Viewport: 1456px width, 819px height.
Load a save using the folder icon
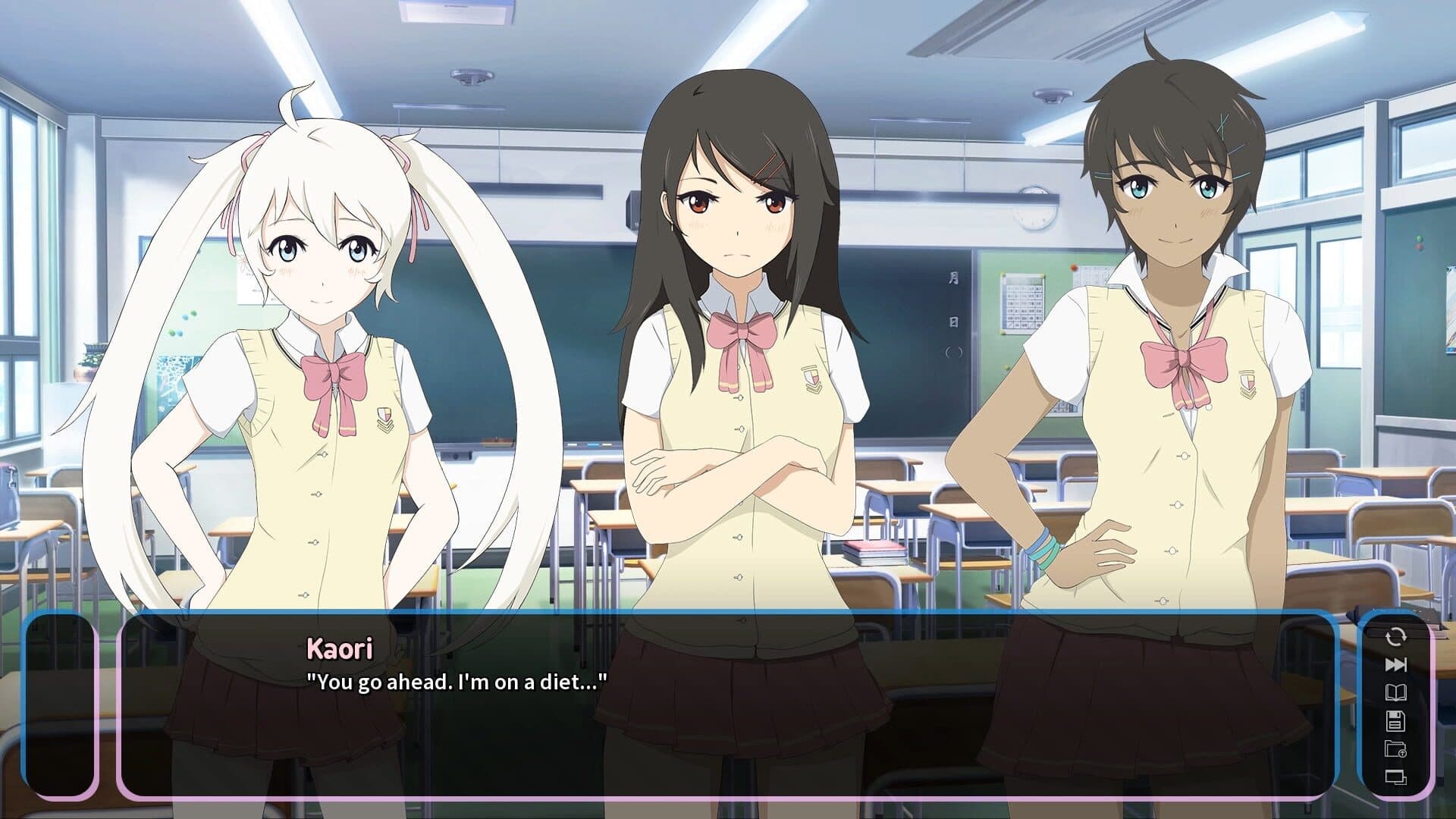click(x=1395, y=749)
